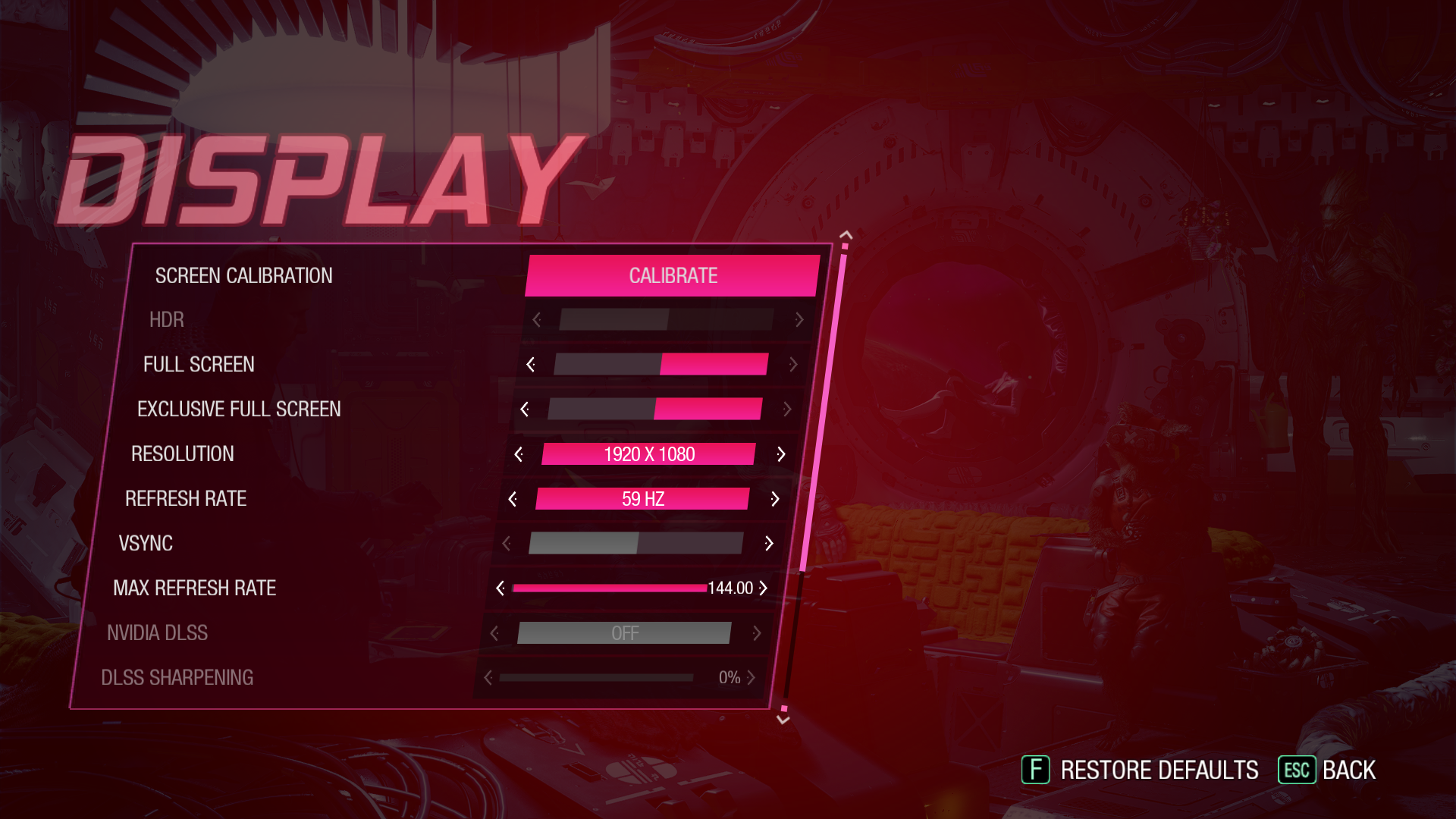
Task: Switch Full Screen off with left arrow
Action: (531, 365)
